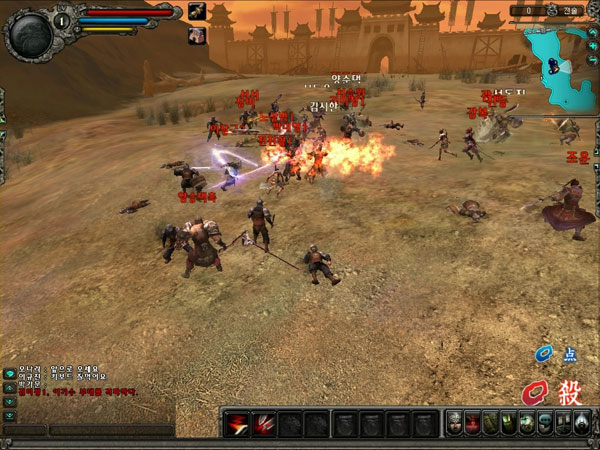Open the chat speech-bubble button
The width and height of the screenshot is (600, 450).
(10, 372)
